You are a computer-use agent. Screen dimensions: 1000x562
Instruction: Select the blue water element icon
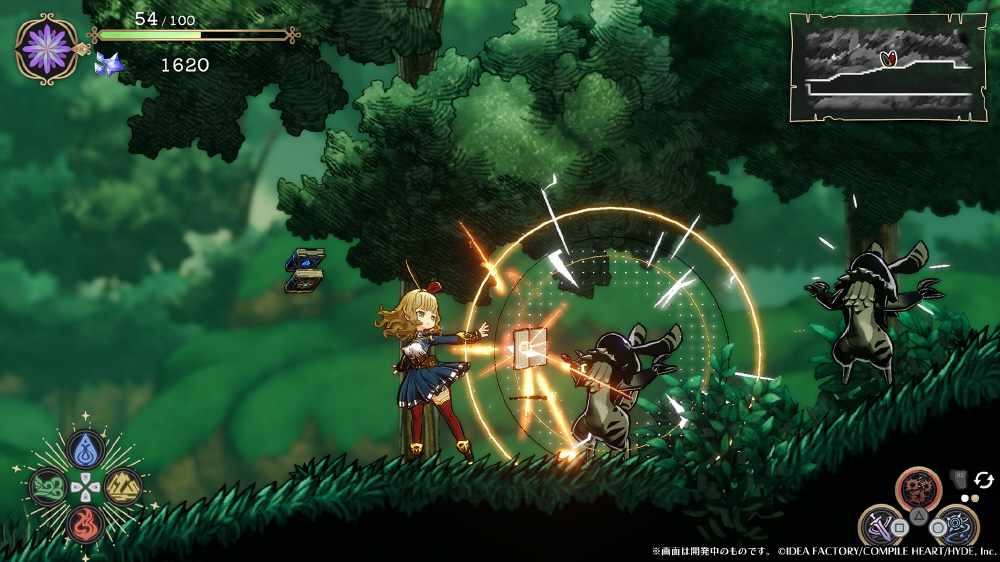click(86, 451)
